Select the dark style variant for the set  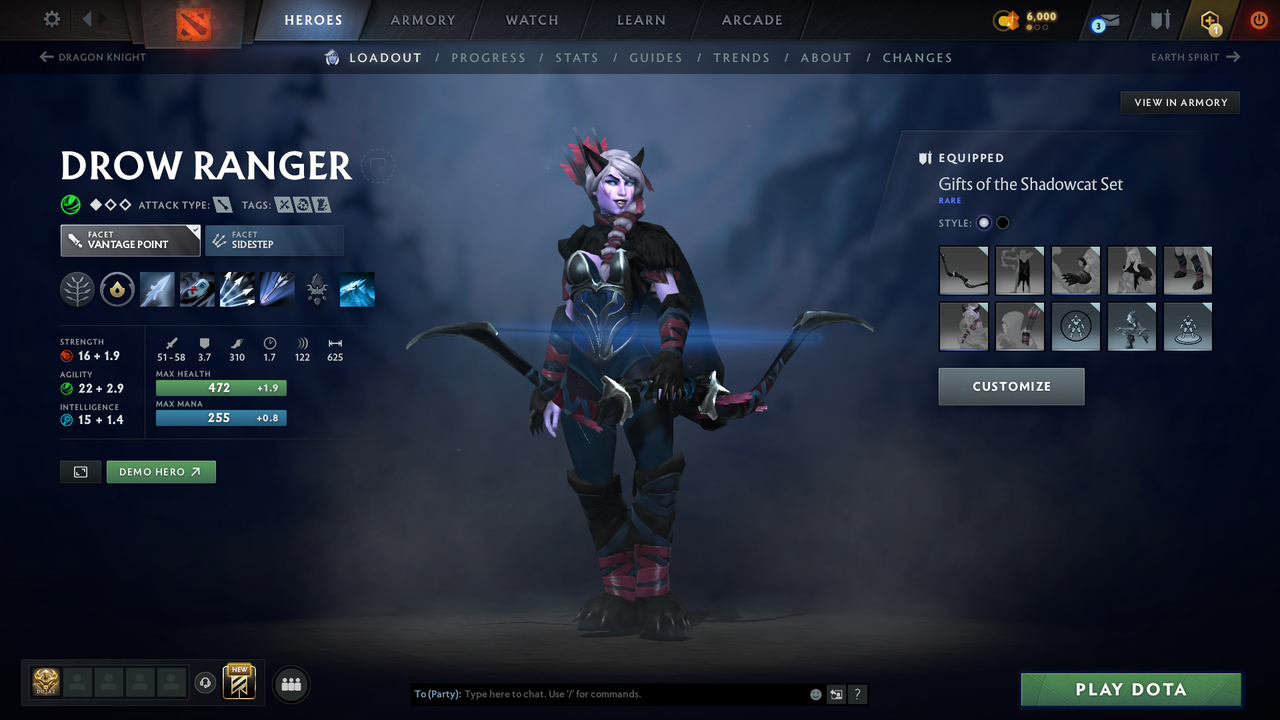(x=1002, y=222)
